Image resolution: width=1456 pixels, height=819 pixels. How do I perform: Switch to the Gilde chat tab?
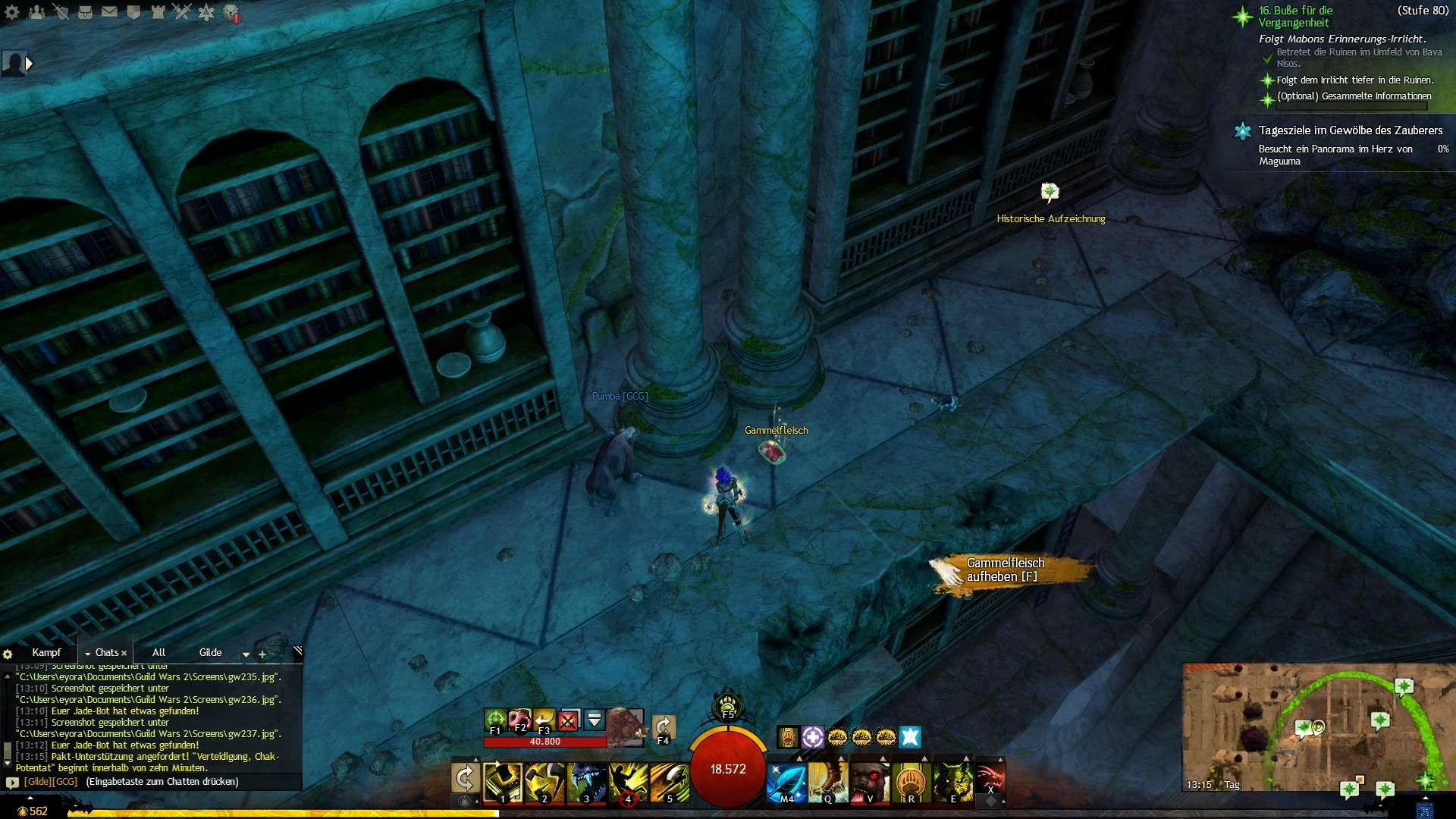[210, 652]
